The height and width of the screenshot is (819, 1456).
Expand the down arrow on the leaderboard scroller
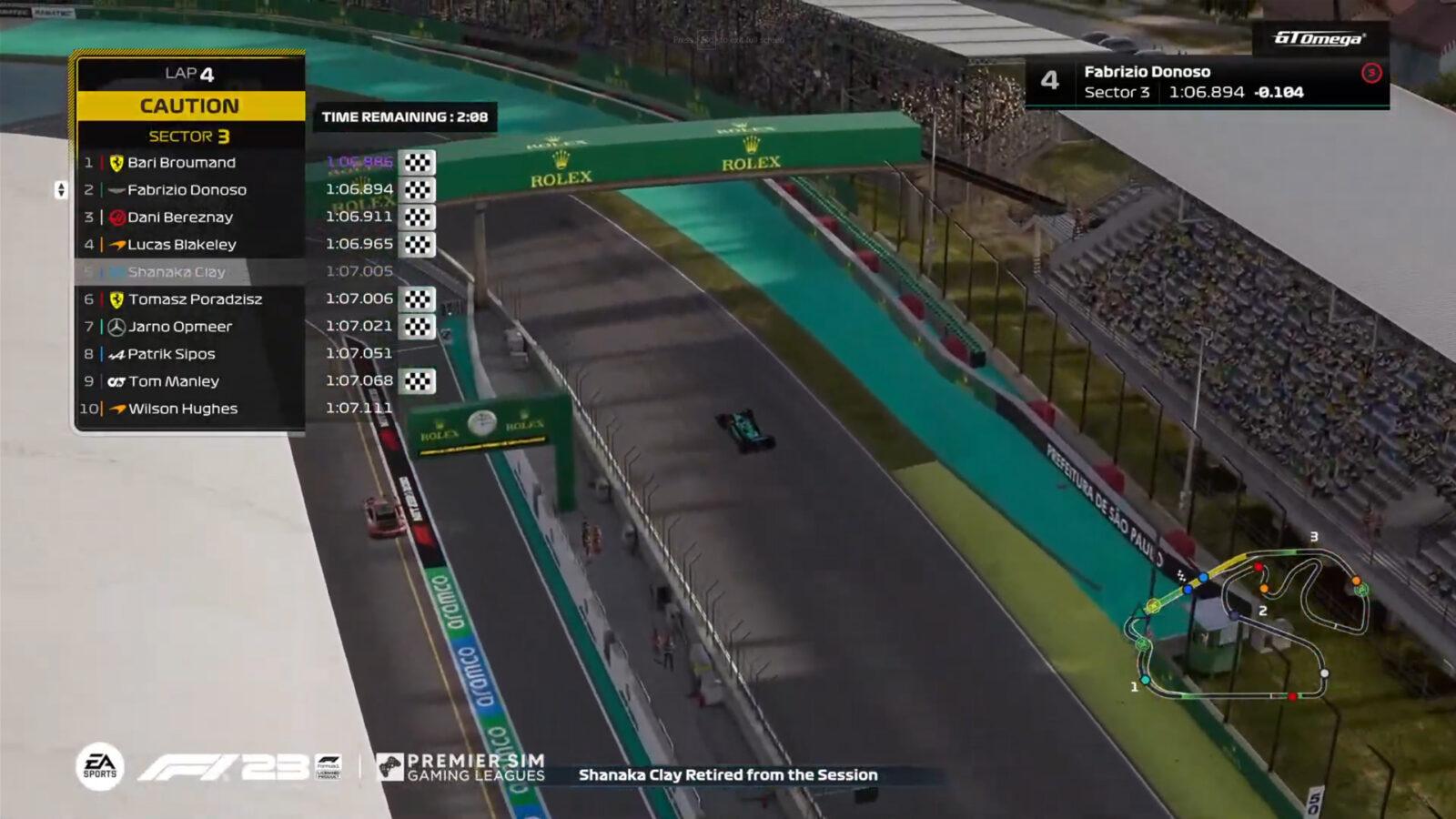click(59, 193)
